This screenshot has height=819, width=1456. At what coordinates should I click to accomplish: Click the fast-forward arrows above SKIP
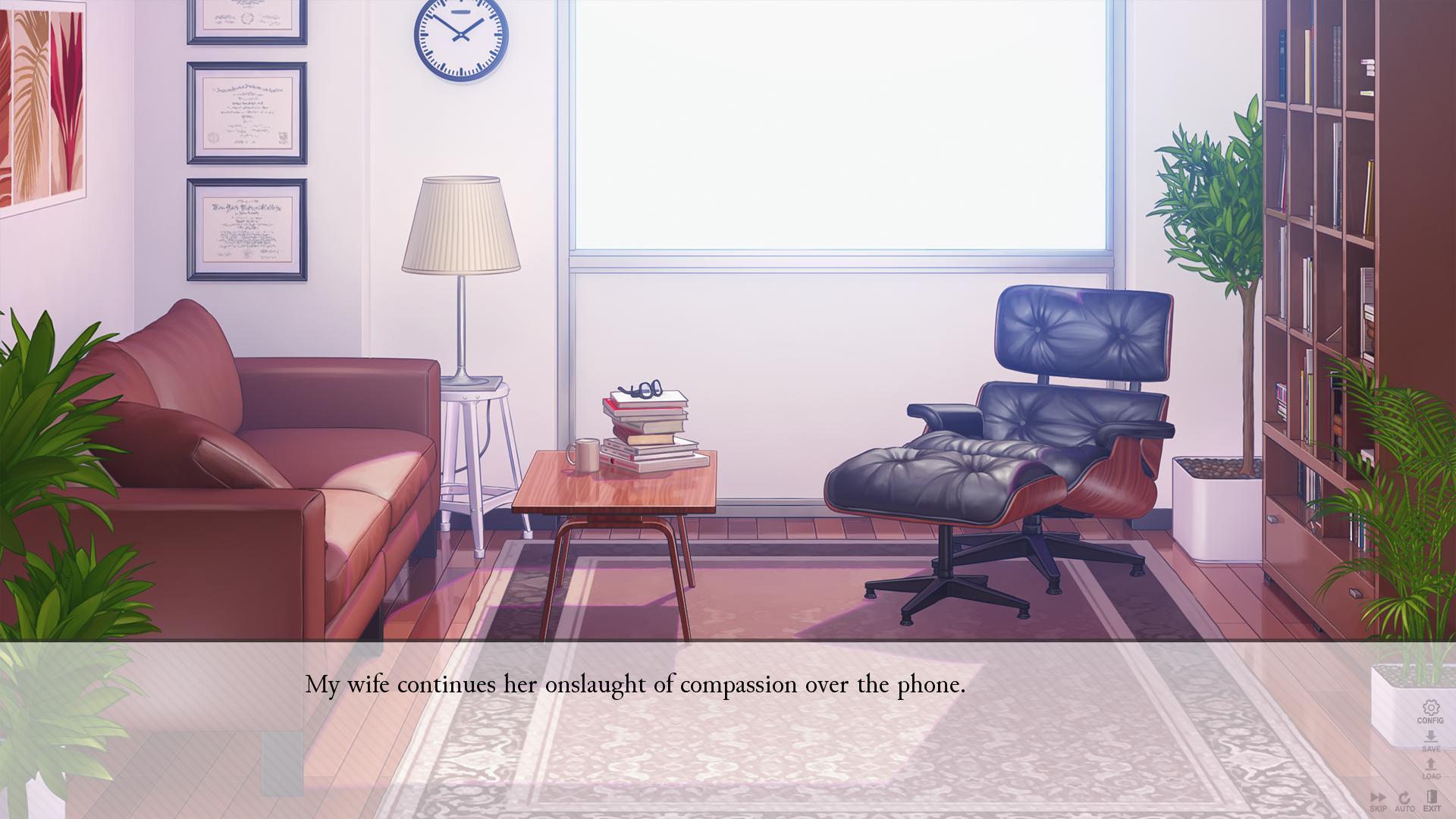pyautogui.click(x=1379, y=797)
